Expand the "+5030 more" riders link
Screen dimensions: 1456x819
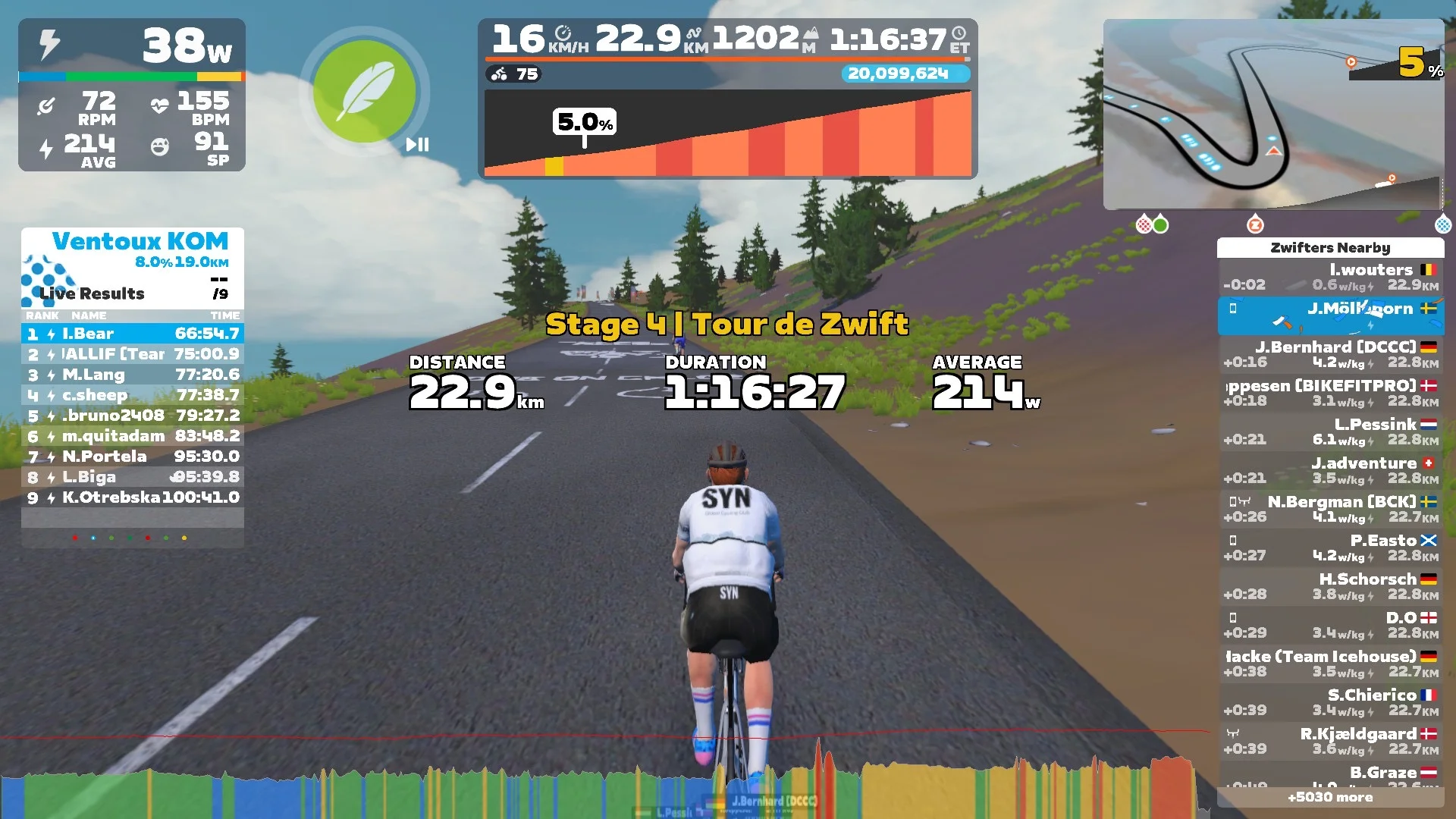click(1330, 797)
